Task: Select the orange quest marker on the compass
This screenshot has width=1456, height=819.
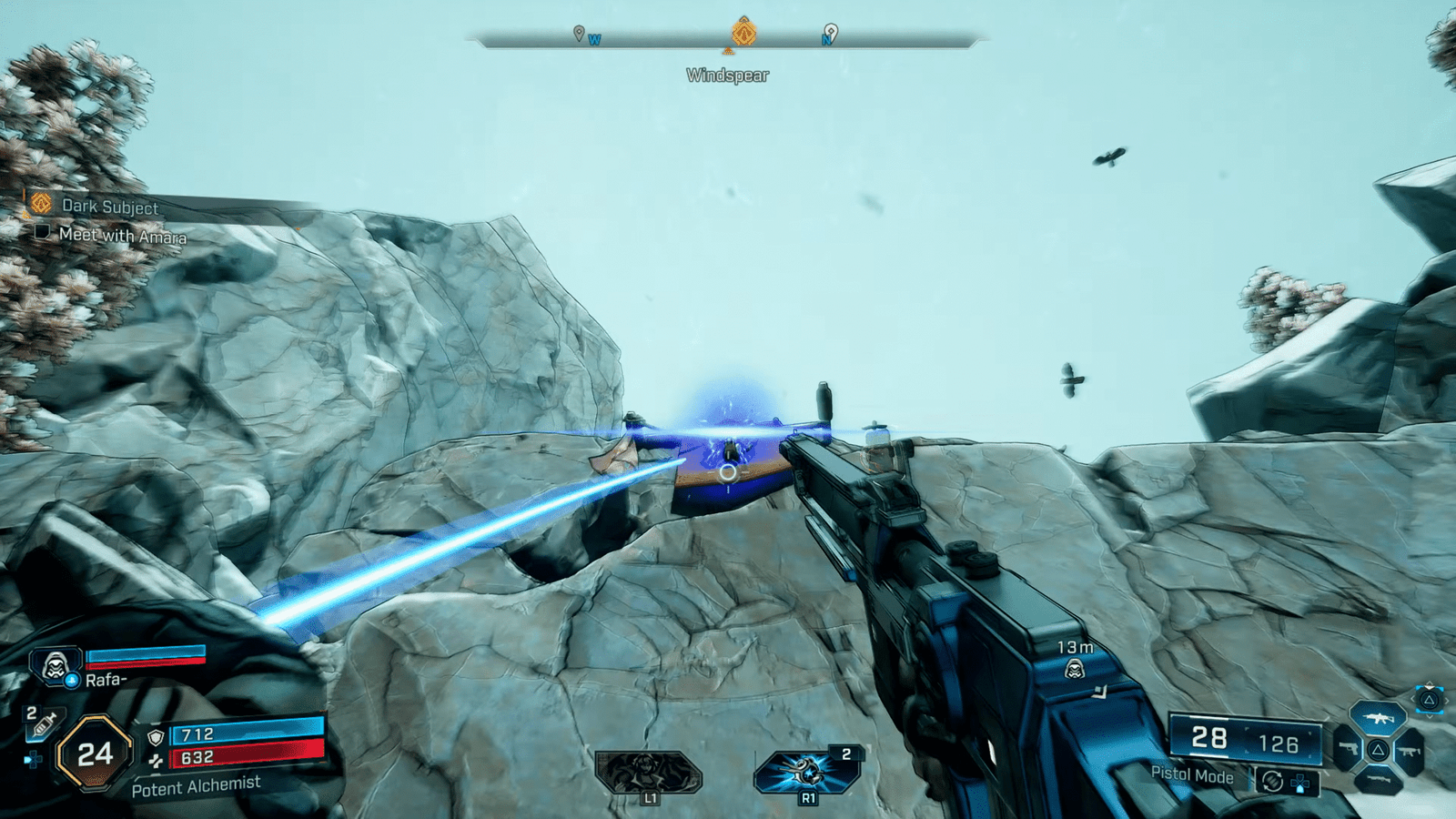Action: tap(743, 33)
